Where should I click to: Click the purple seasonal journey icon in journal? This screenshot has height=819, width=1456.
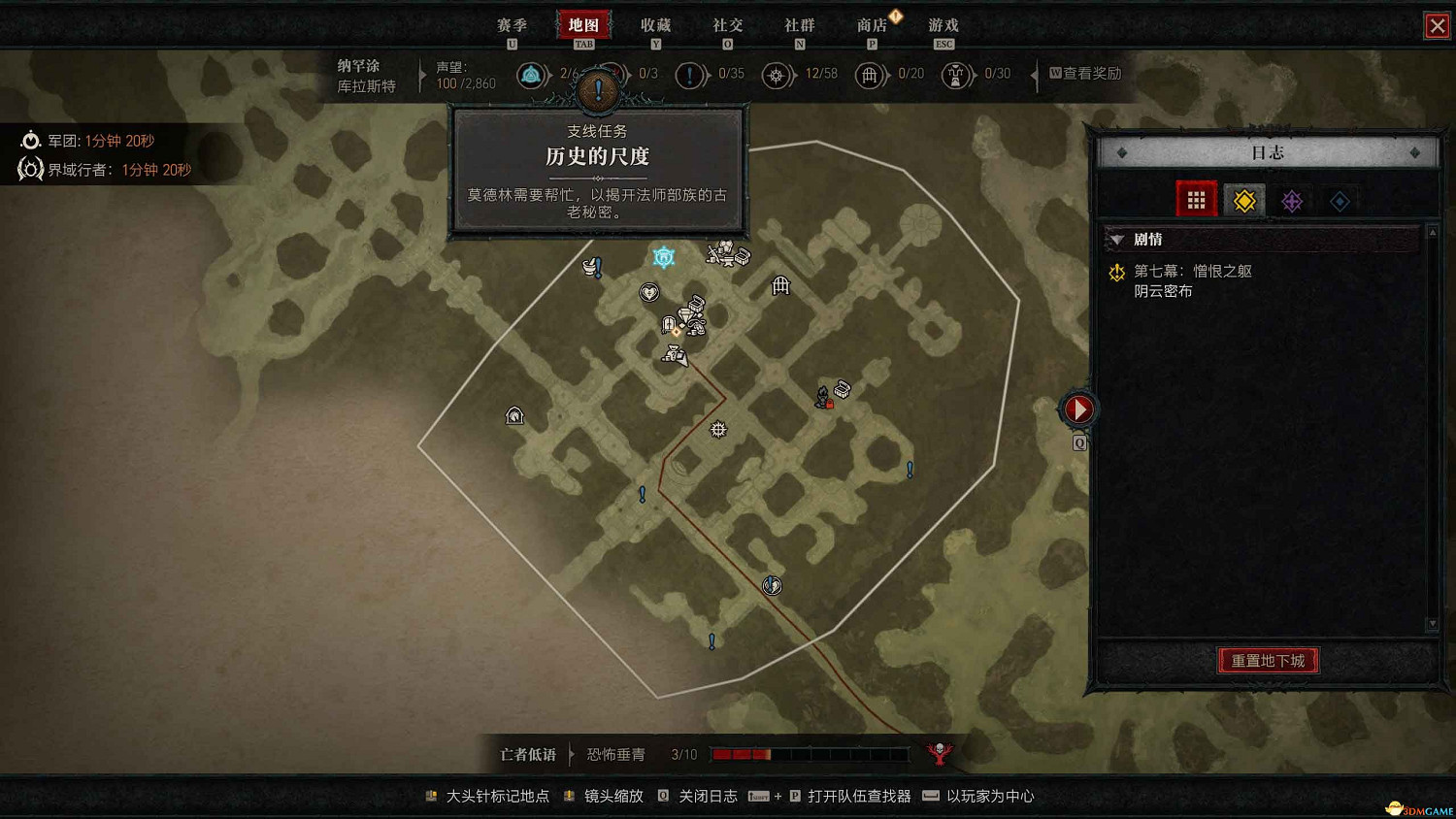pyautogui.click(x=1292, y=200)
